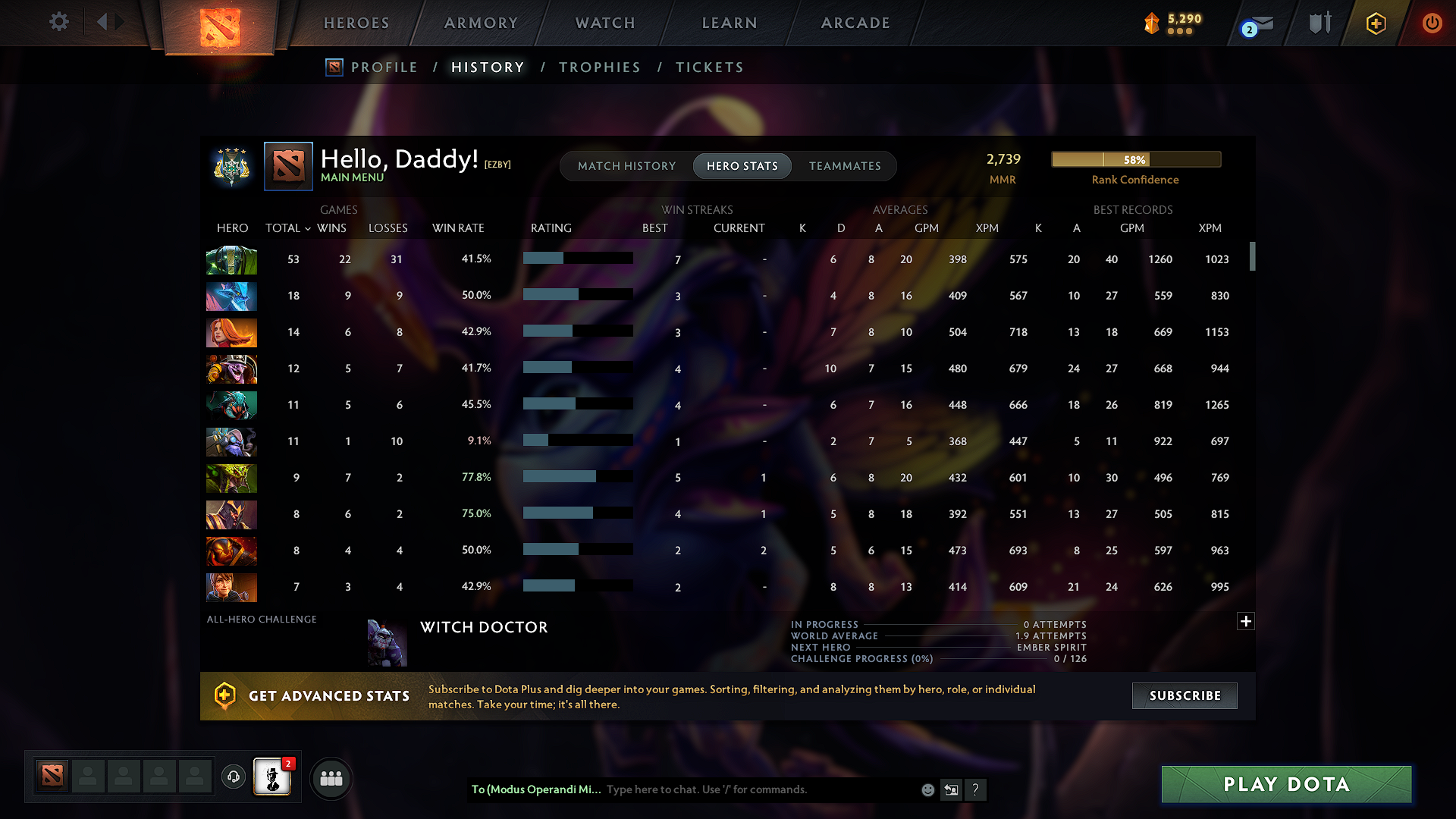Open the settings gear menu
Viewport: 1456px width, 819px height.
pyautogui.click(x=58, y=22)
